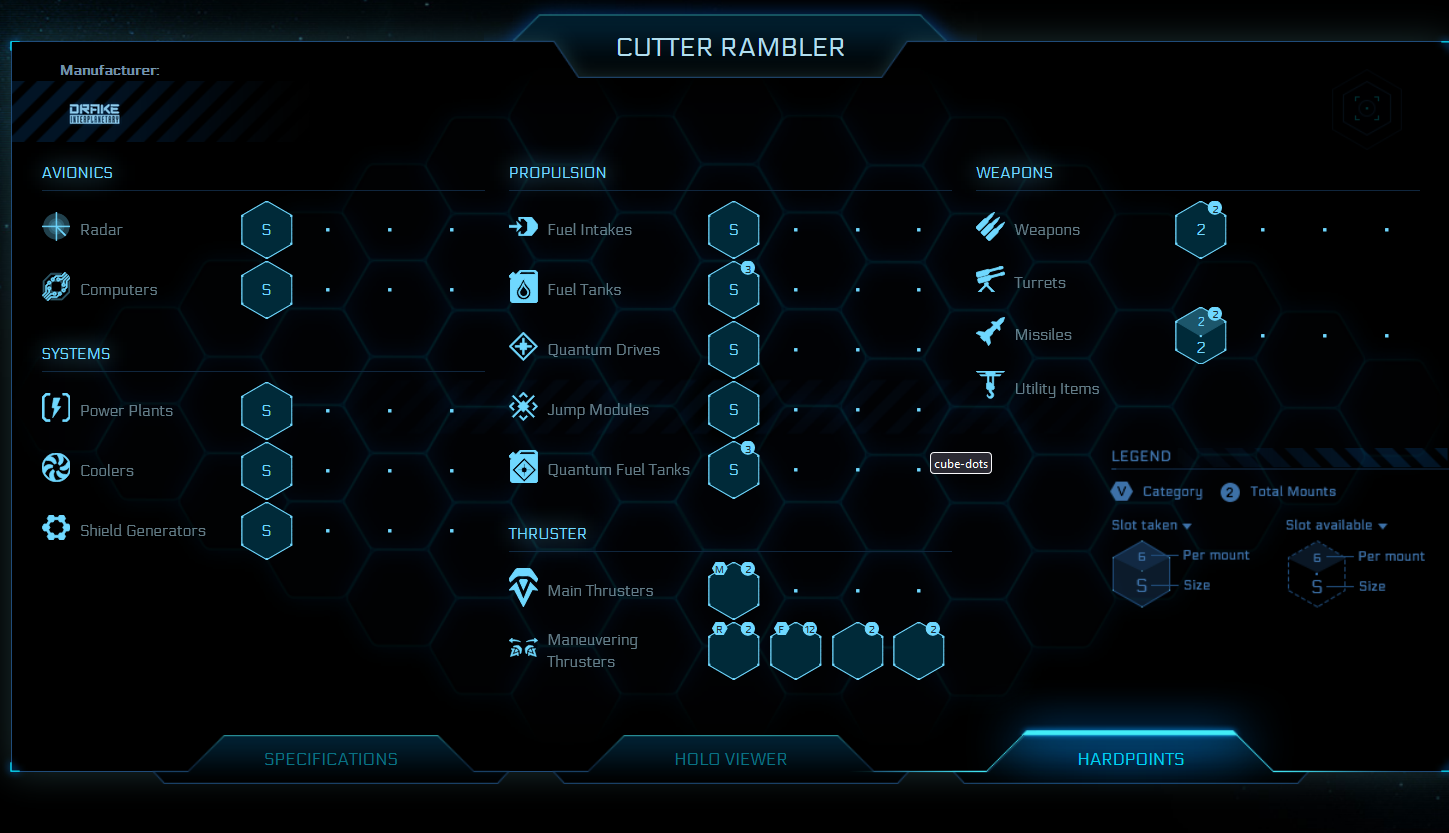This screenshot has width=1449, height=833.
Task: Select the Weapons mount hexagon labeled 2
Action: pyautogui.click(x=1200, y=228)
